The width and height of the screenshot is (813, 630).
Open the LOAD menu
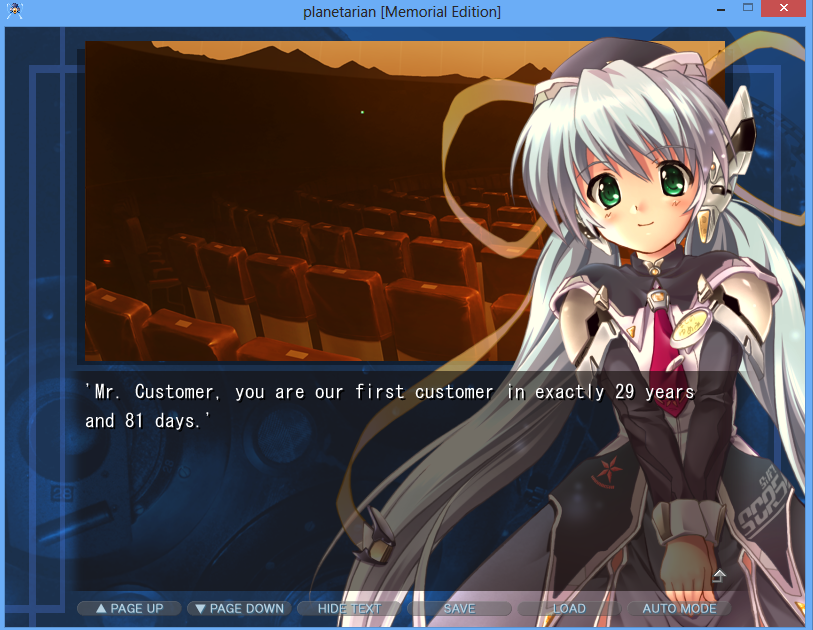pyautogui.click(x=569, y=608)
